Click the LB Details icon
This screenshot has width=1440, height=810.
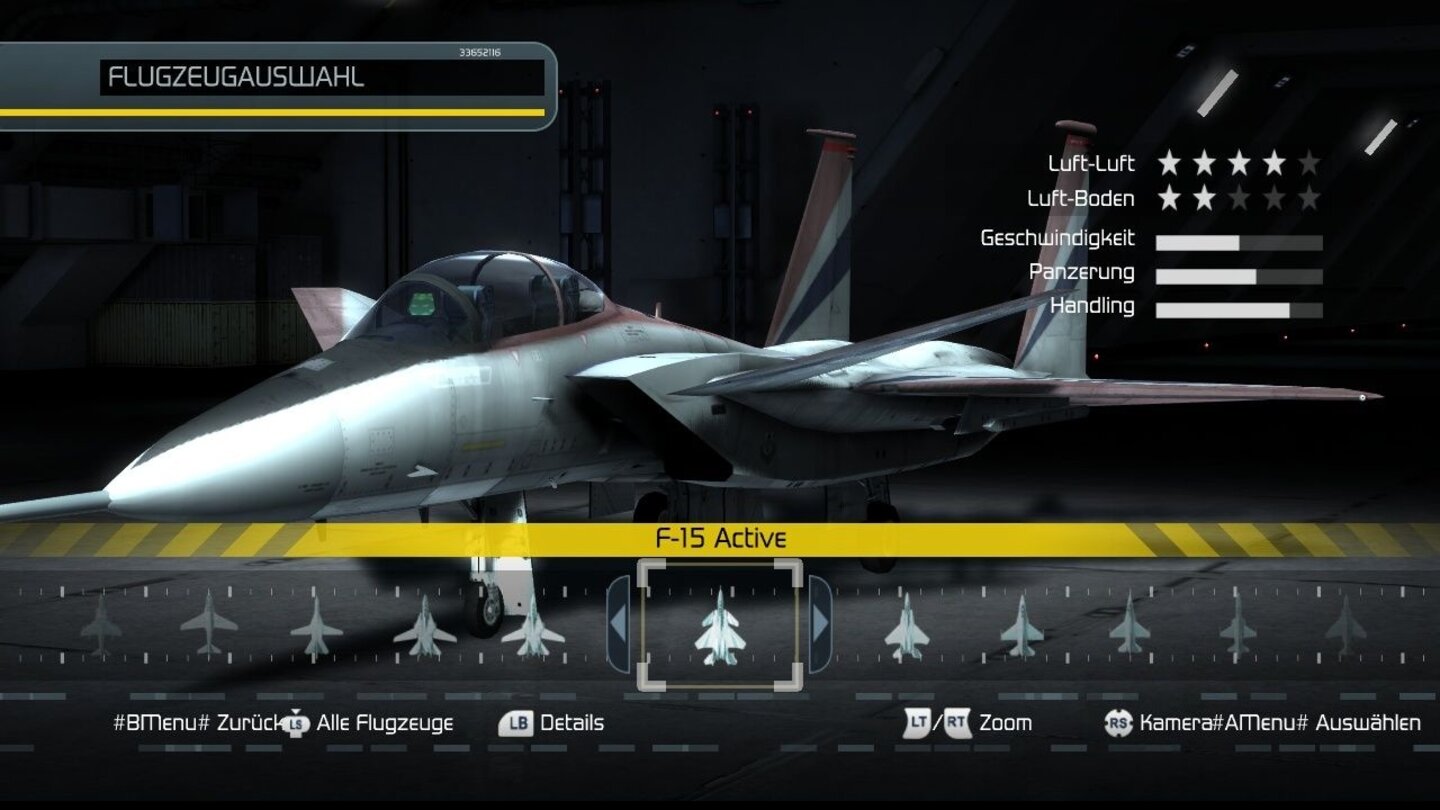tap(515, 722)
